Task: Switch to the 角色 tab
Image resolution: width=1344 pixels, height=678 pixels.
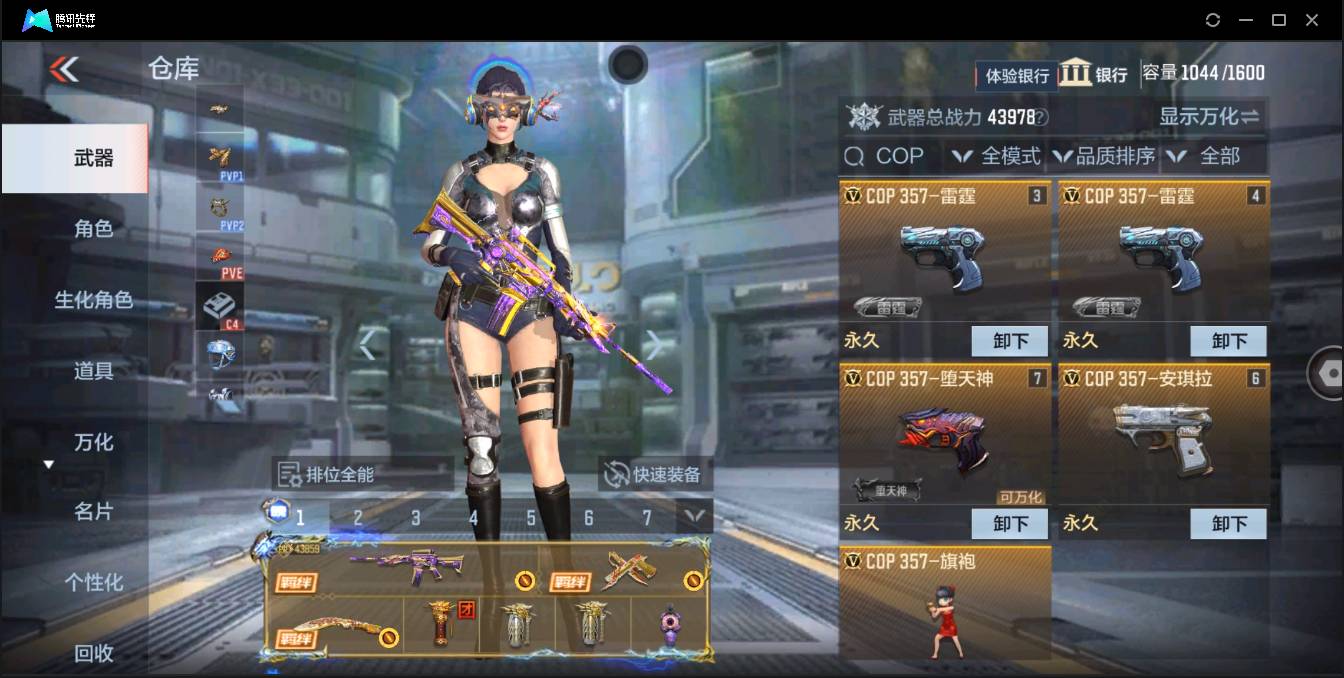Action: pos(94,229)
